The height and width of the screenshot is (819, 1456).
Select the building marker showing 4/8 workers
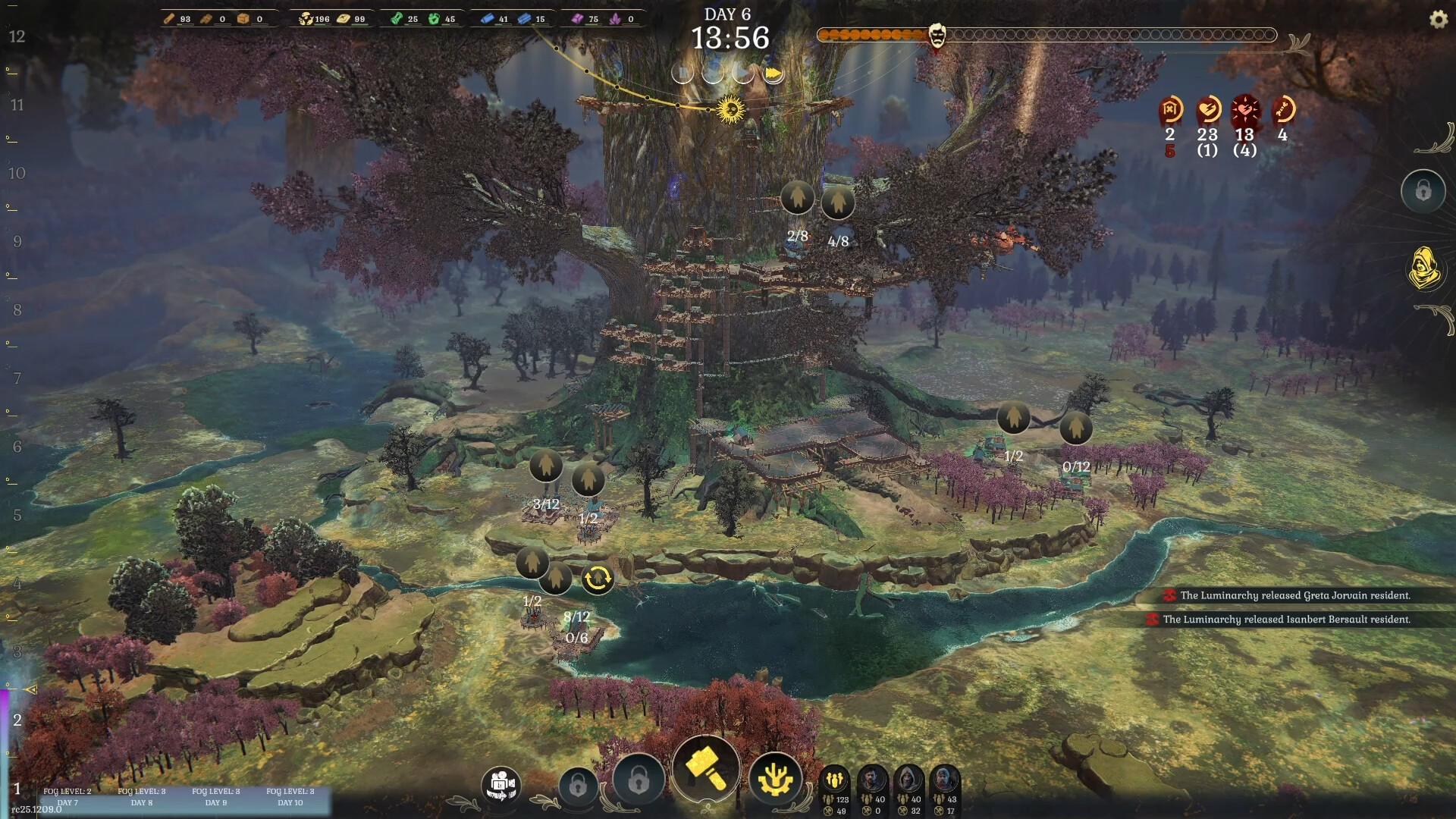(x=838, y=202)
